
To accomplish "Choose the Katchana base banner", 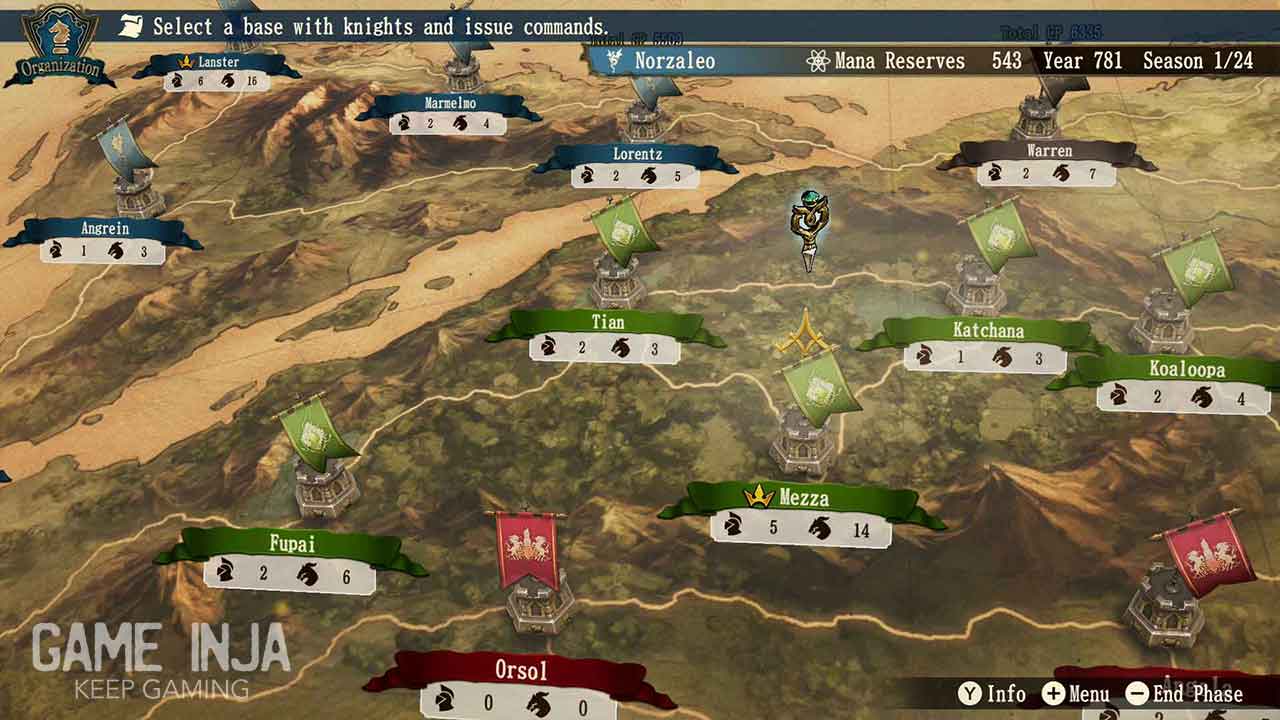I will click(987, 331).
